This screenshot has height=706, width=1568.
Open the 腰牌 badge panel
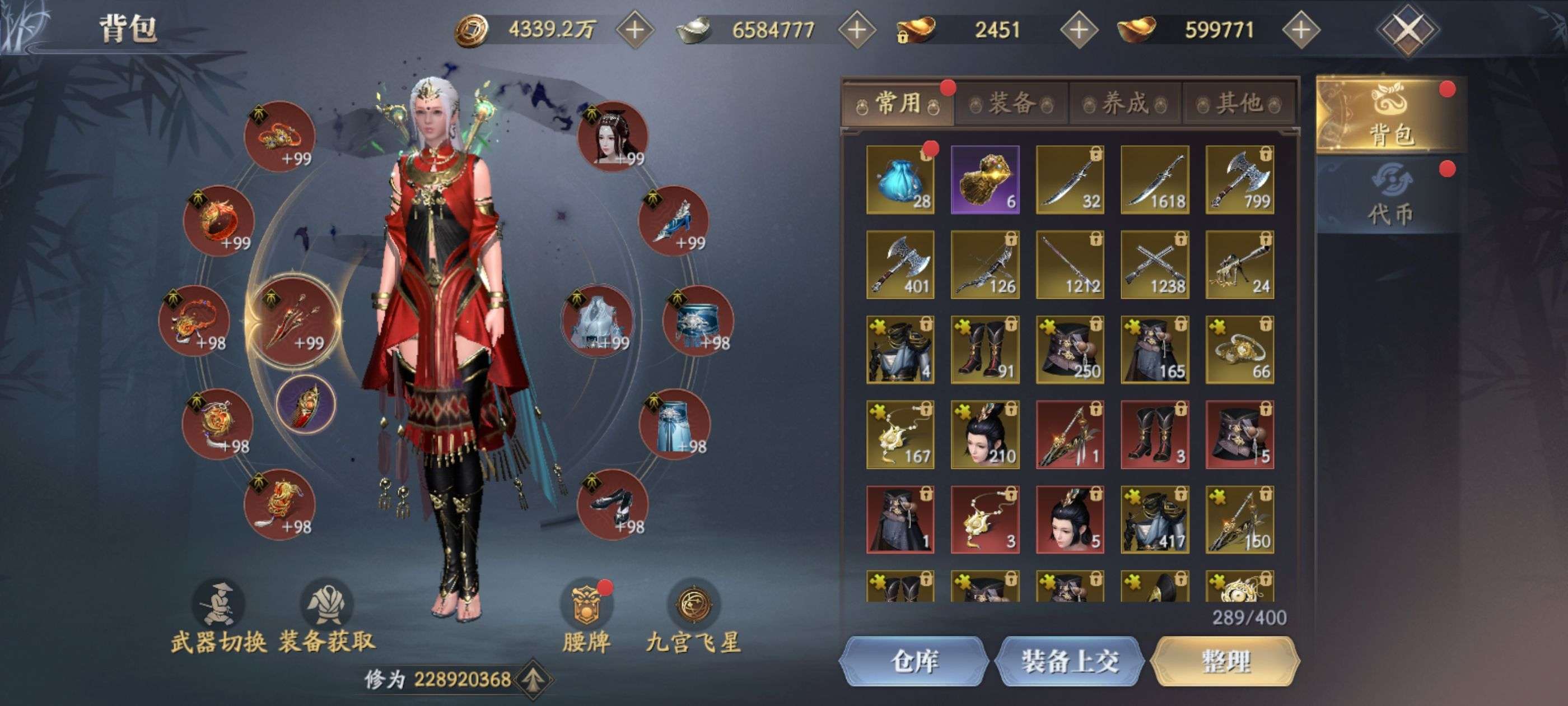(586, 616)
